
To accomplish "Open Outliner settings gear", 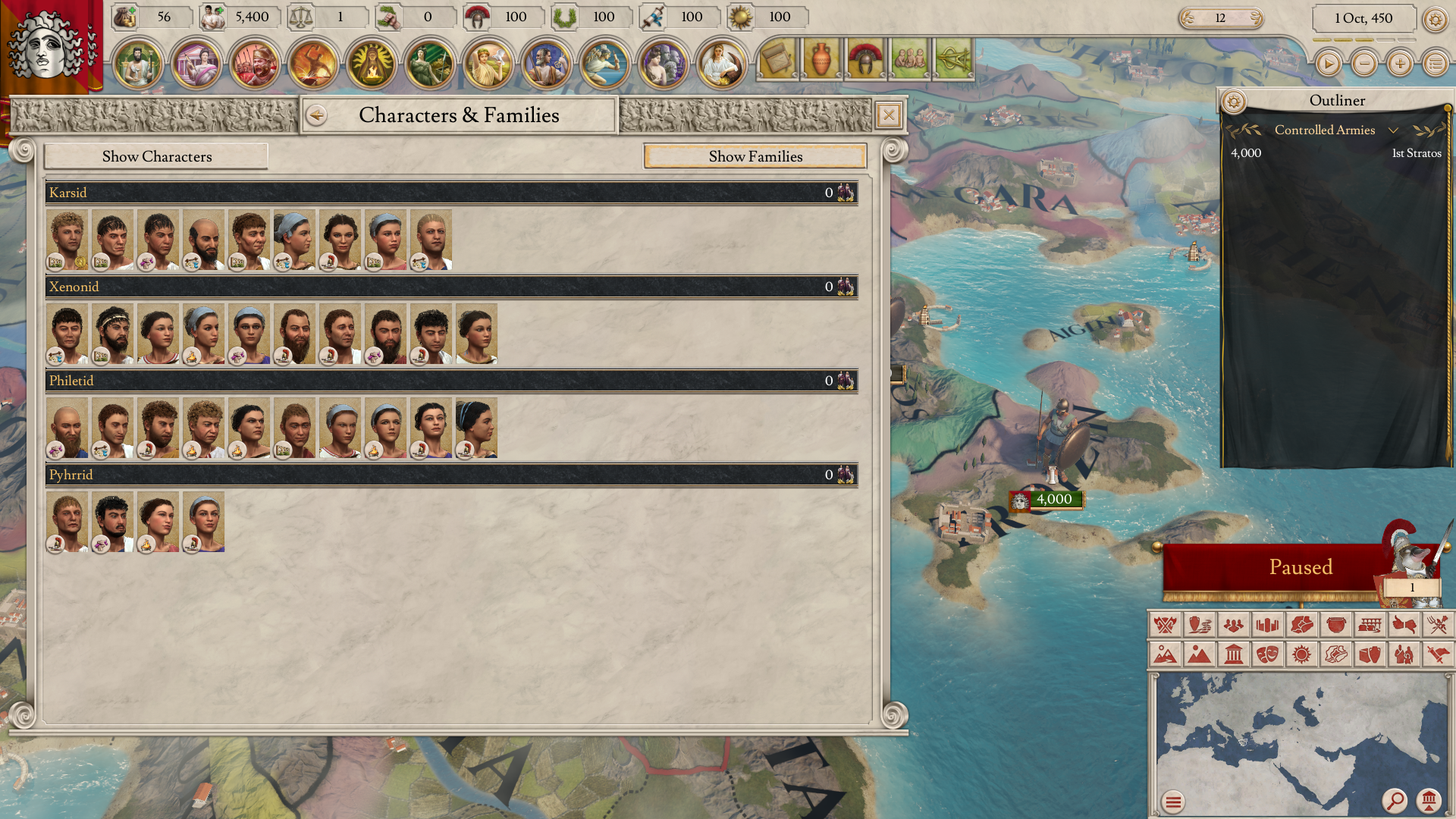I will (x=1234, y=101).
